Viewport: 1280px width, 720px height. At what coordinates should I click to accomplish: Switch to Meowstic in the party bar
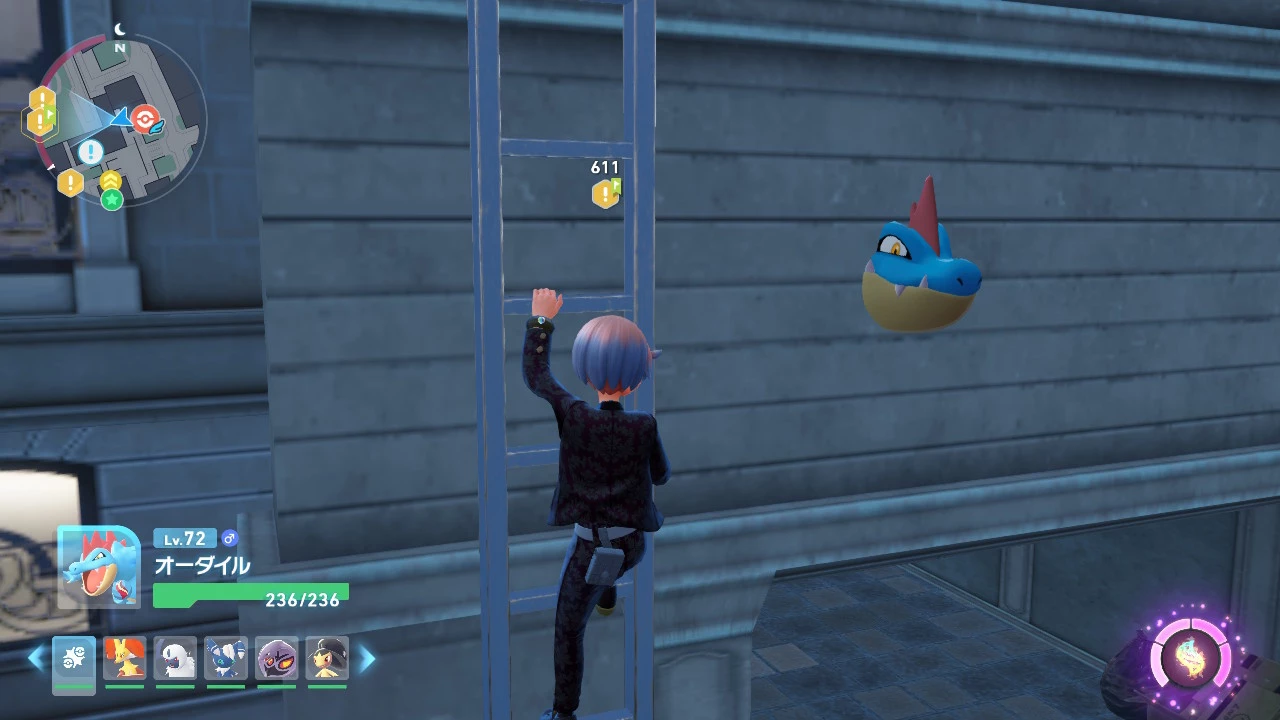(225, 659)
